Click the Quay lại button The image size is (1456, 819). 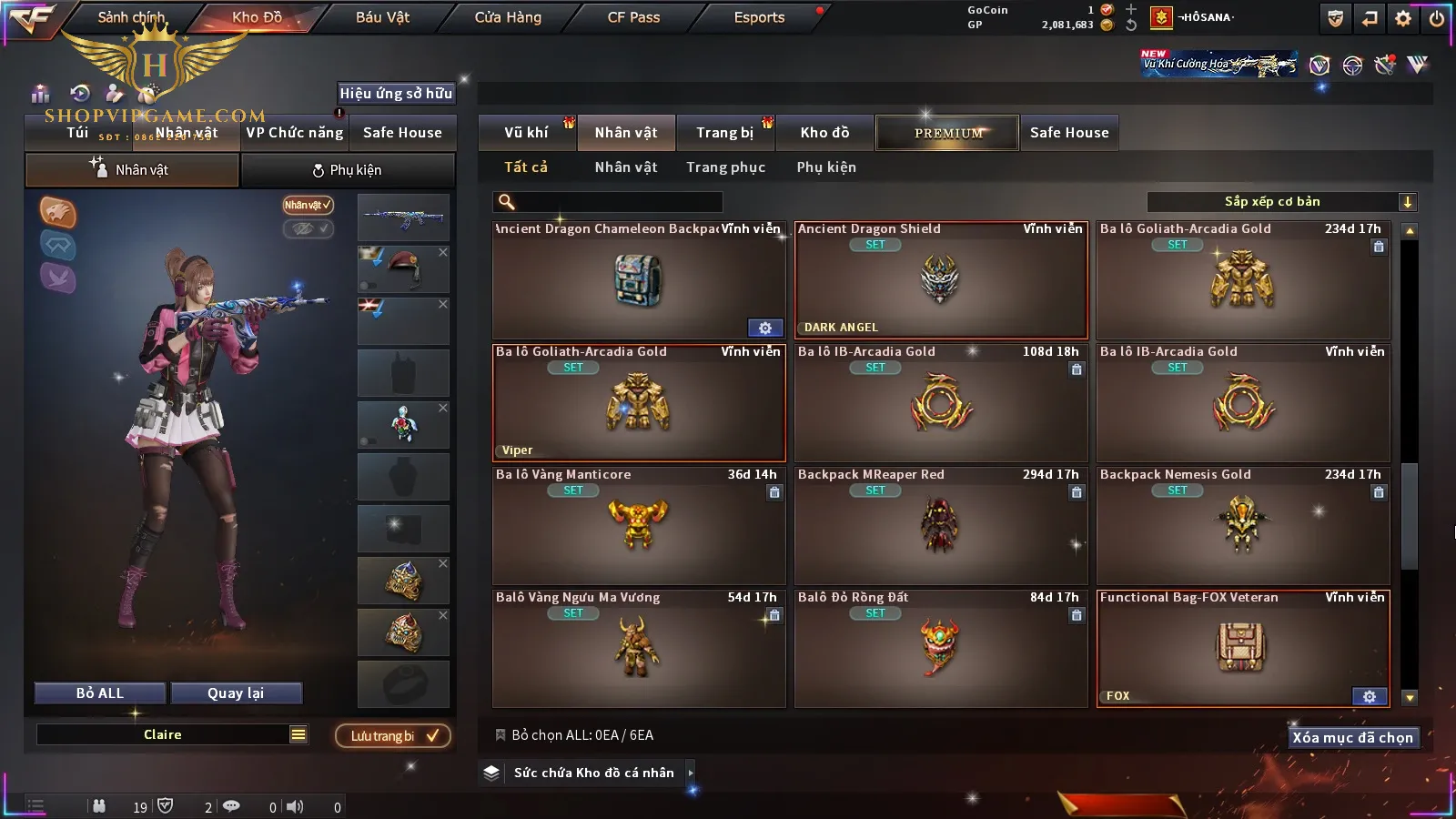[x=236, y=693]
